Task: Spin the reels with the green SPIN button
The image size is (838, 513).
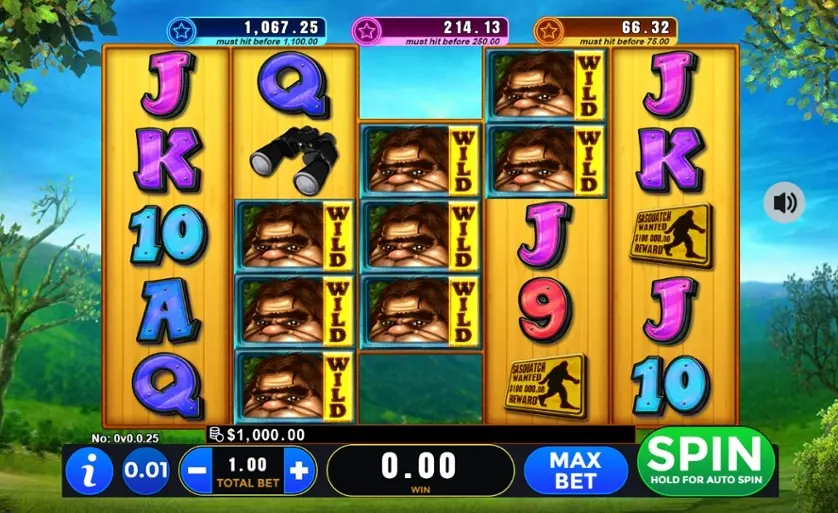Action: (706, 461)
